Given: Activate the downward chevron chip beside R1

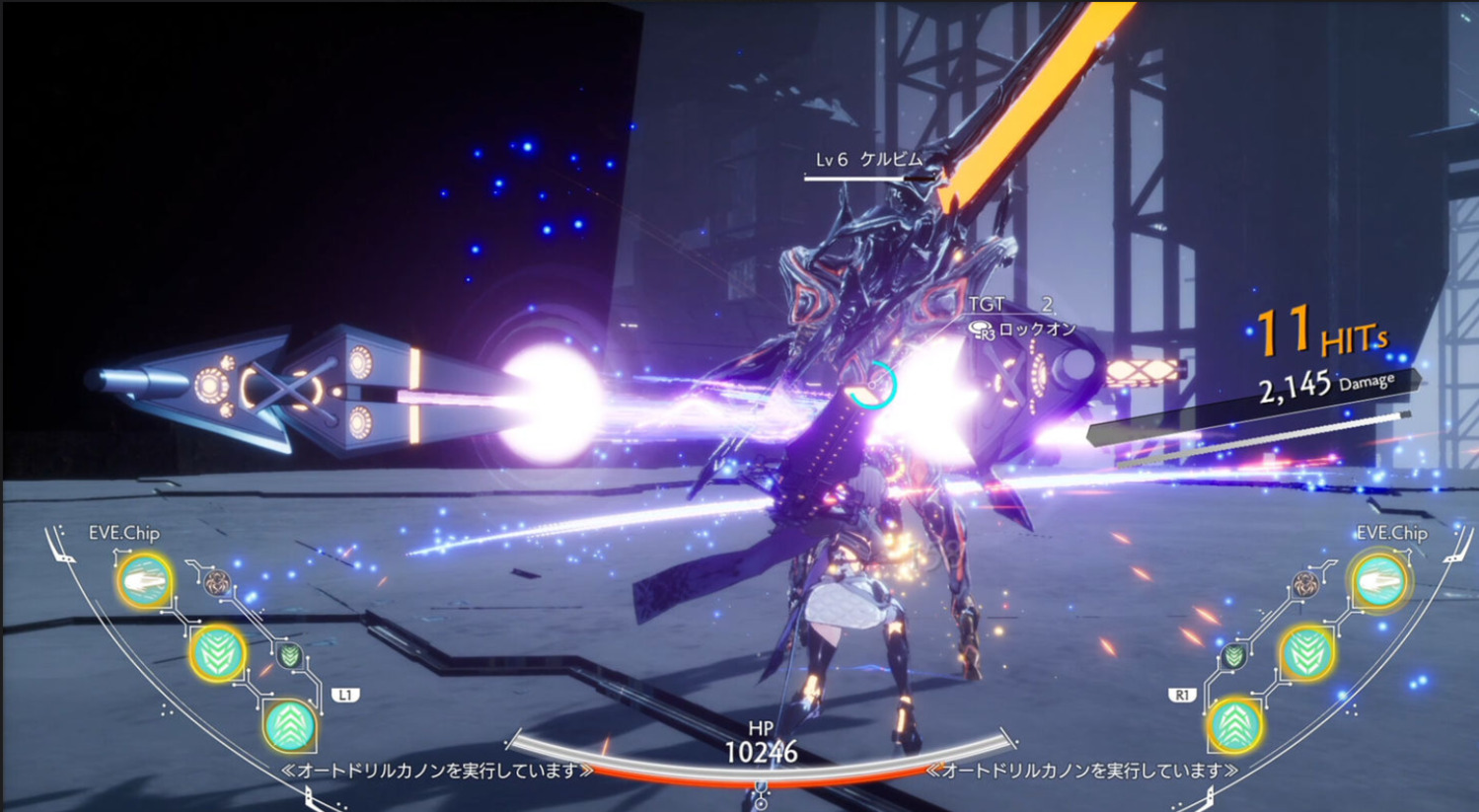Looking at the screenshot, I should (x=1307, y=653).
